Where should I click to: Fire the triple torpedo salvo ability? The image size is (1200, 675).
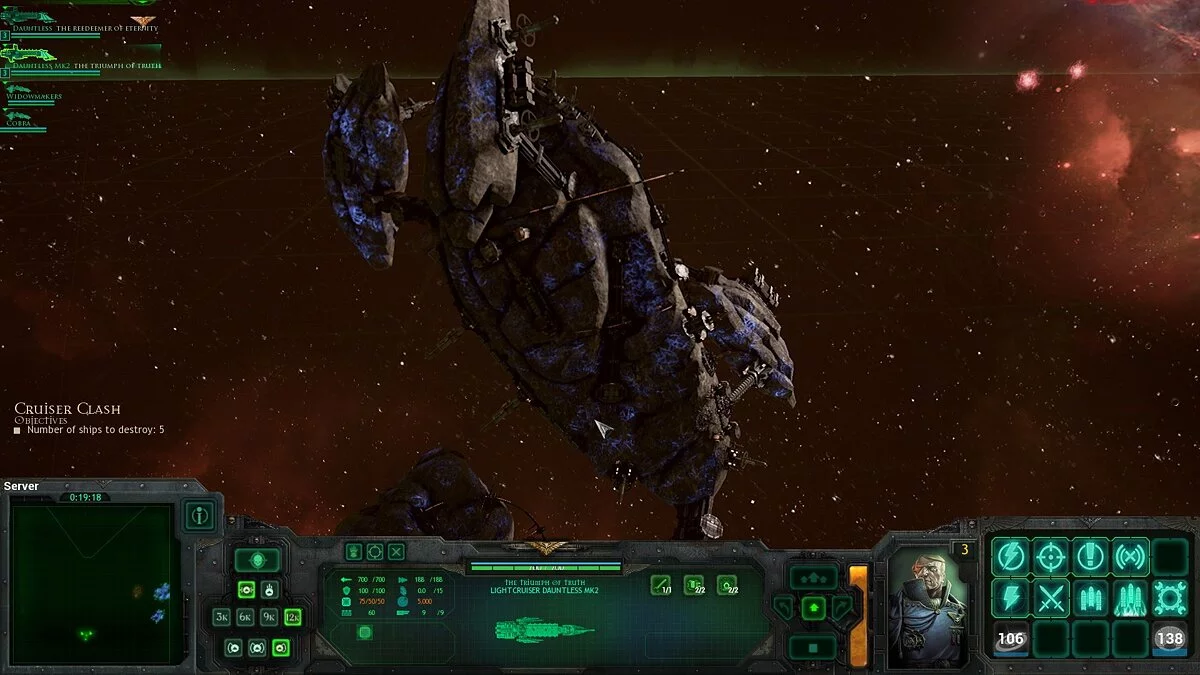[1090, 599]
